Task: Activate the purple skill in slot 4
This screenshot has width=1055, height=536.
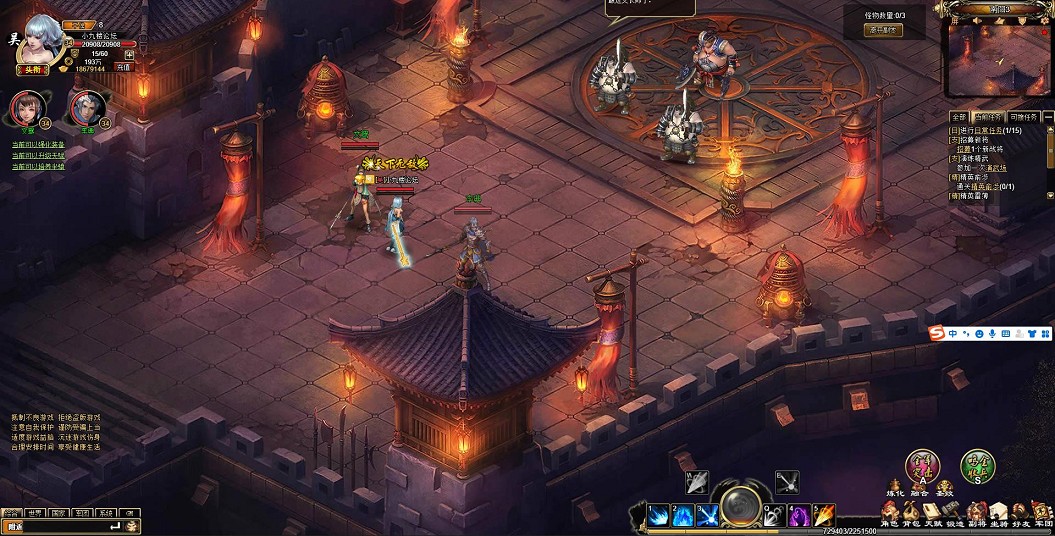Action: [797, 516]
